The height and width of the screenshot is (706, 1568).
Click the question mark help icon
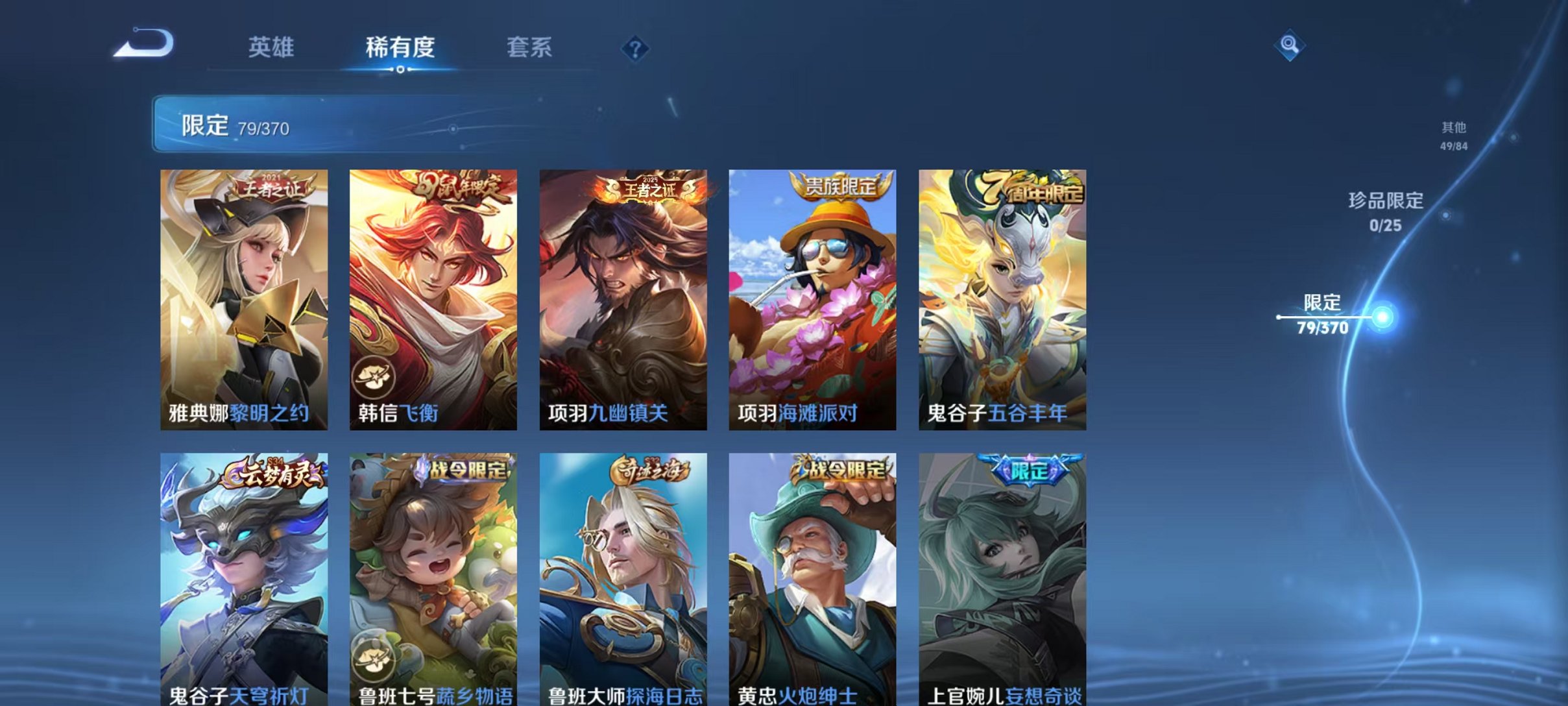coord(637,49)
